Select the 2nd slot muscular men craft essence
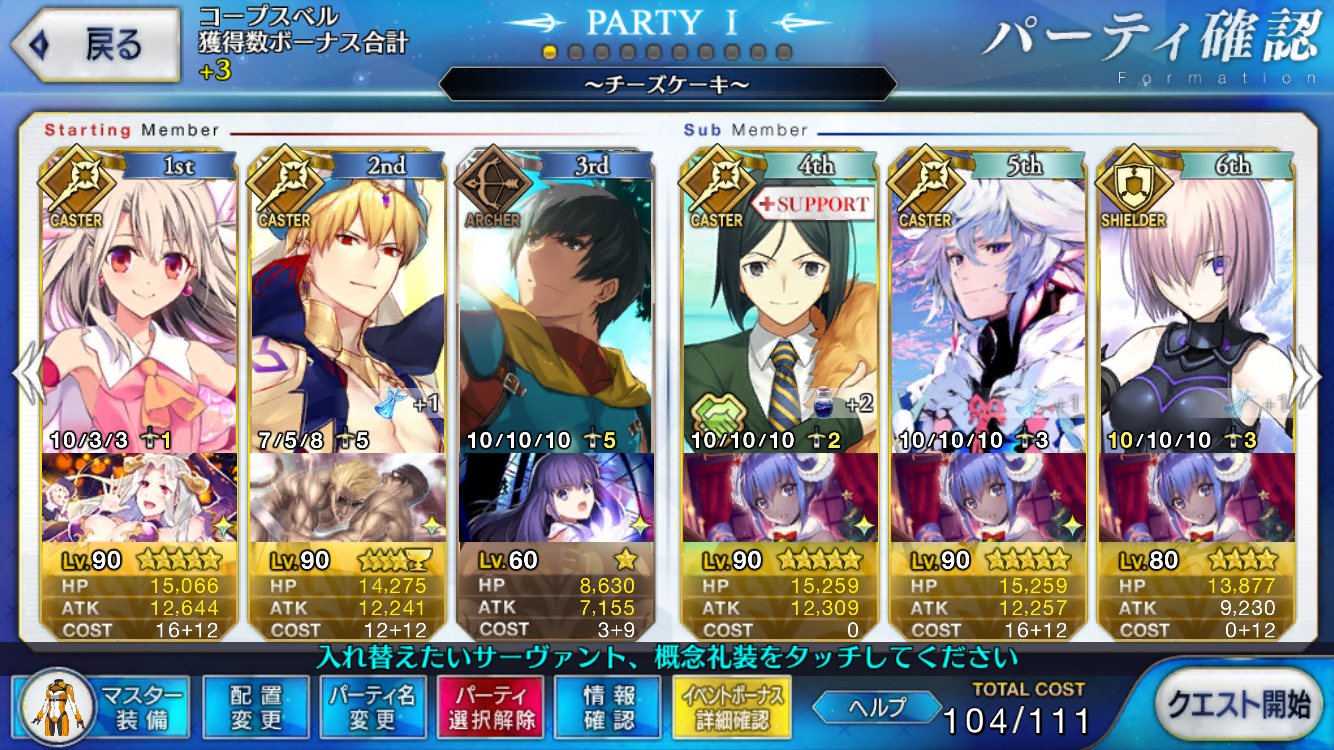This screenshot has width=1334, height=750. point(346,497)
